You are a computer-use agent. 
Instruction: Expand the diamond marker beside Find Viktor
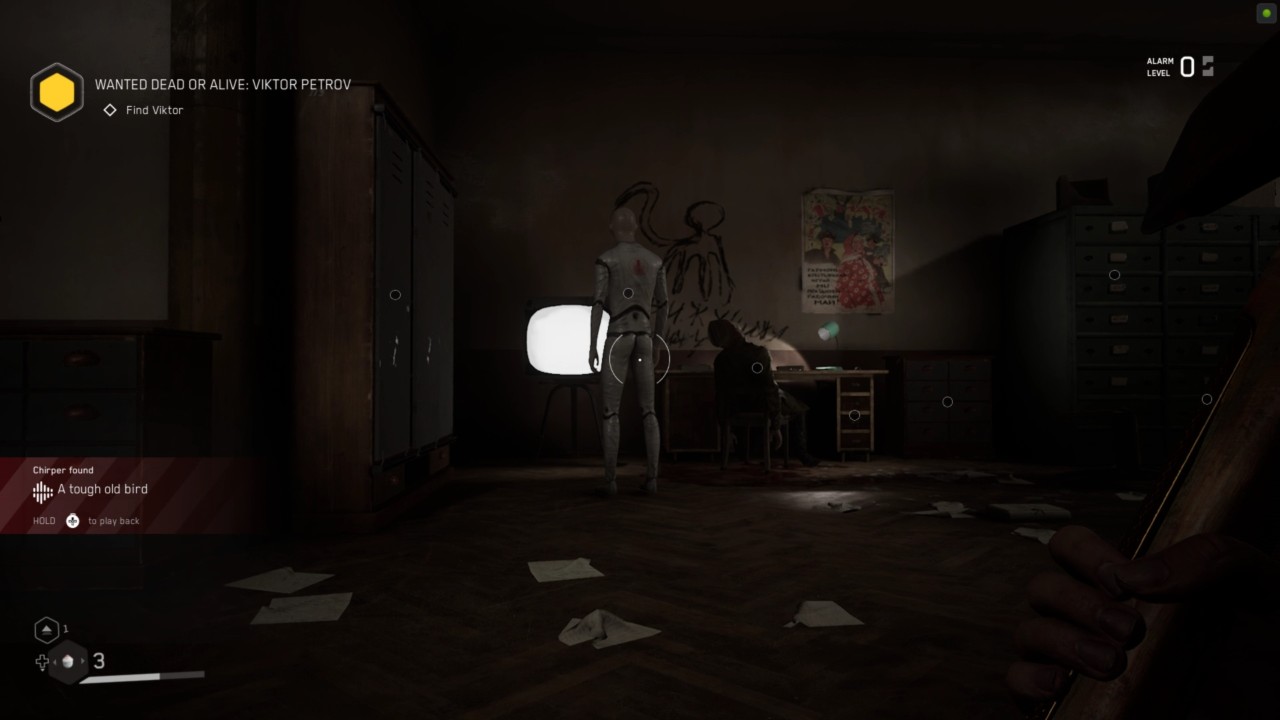(x=109, y=110)
